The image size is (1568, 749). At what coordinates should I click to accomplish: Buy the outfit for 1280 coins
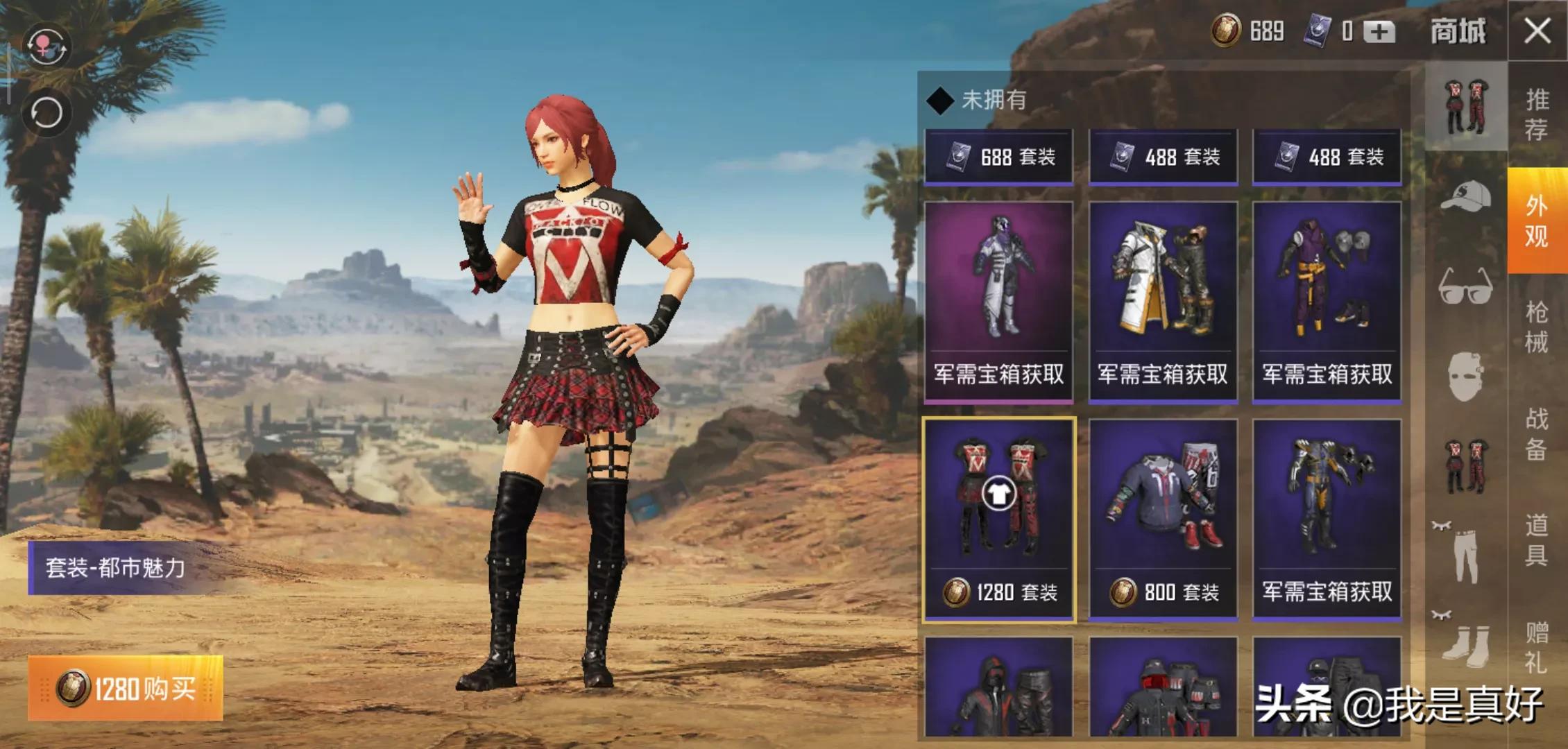[126, 688]
